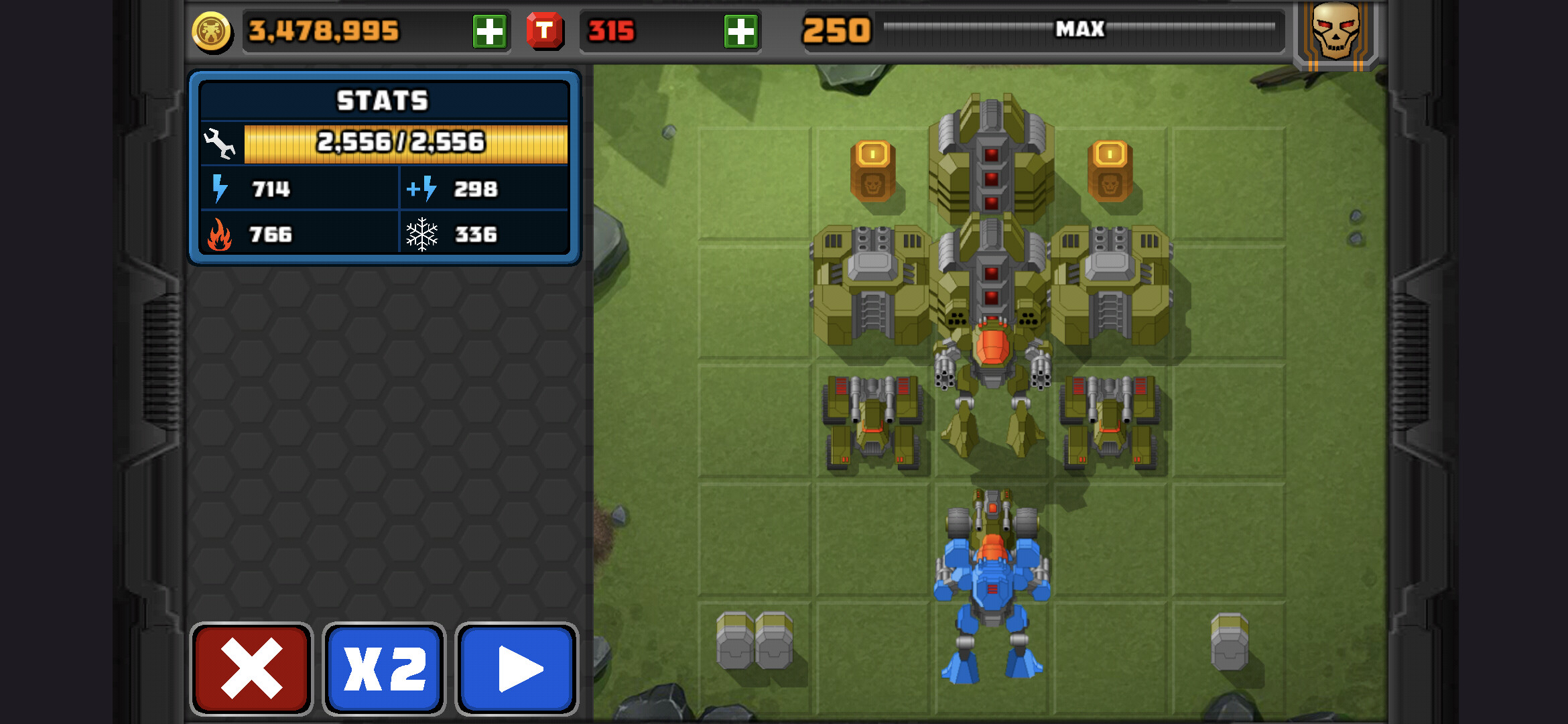Click the gold lion coin icon
Screen dimensions: 1568x724
[212, 32]
